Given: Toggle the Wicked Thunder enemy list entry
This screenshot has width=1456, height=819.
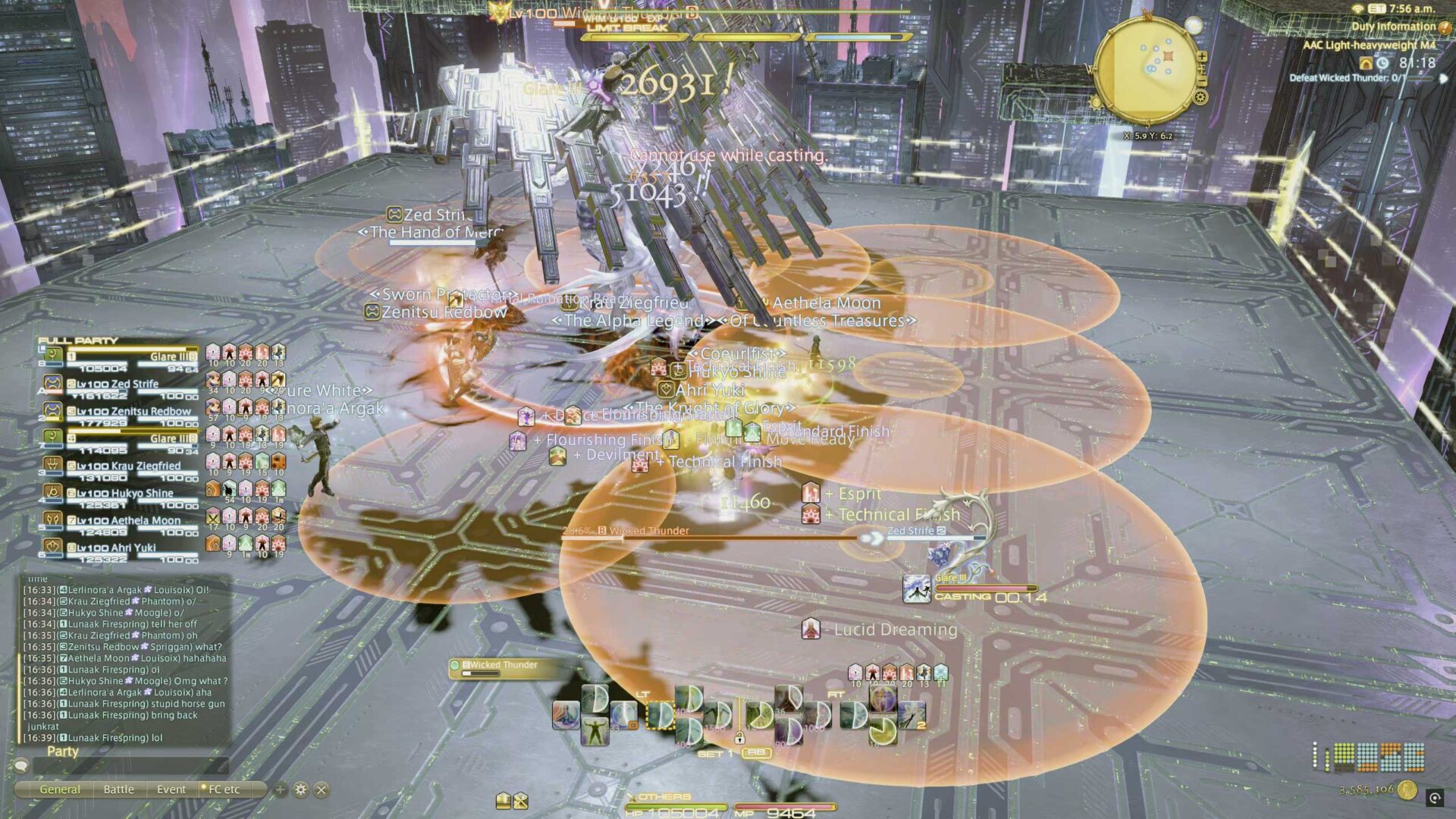Looking at the screenshot, I should 497,664.
